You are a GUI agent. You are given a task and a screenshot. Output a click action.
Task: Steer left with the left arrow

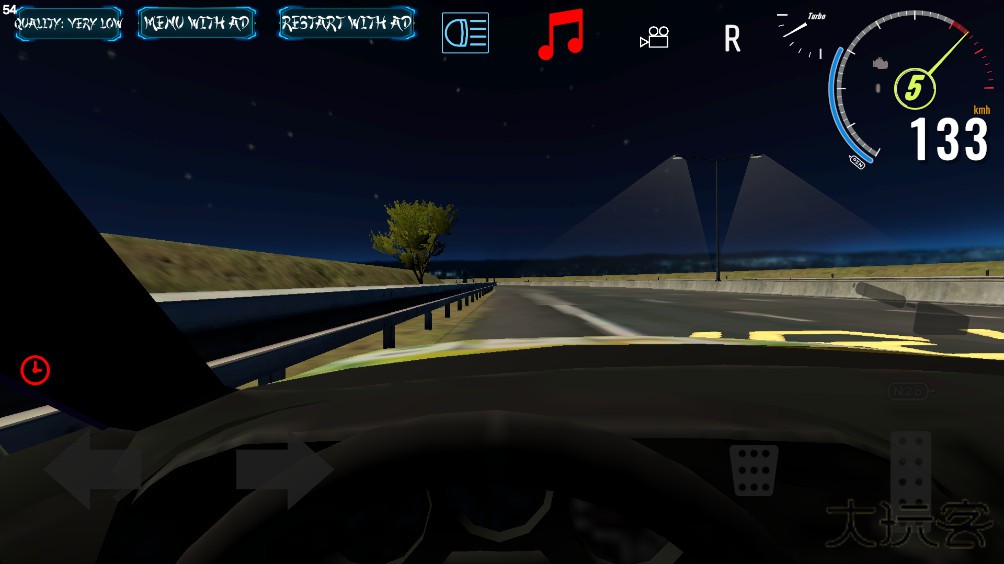tap(92, 470)
